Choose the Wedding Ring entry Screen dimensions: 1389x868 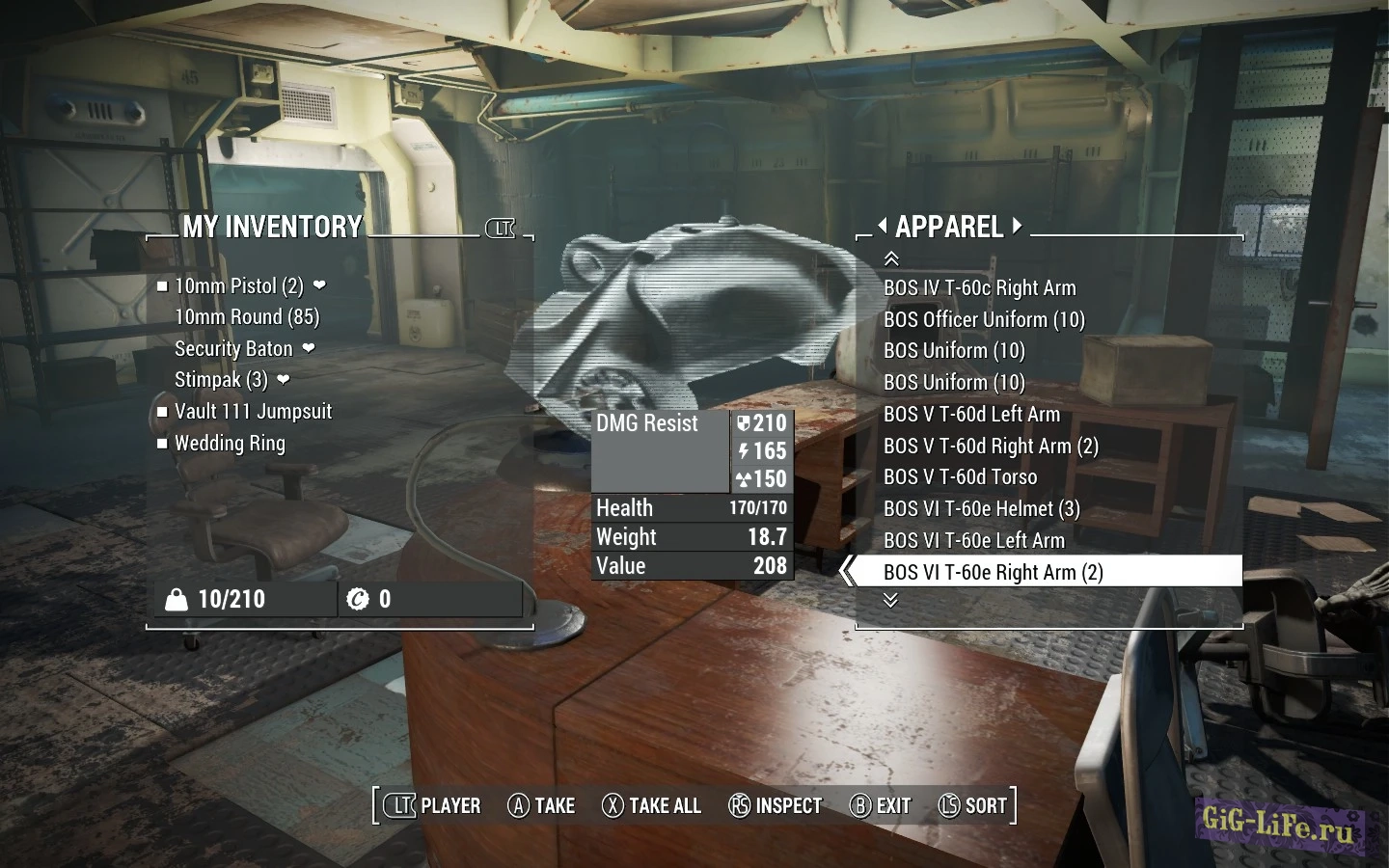tap(230, 444)
